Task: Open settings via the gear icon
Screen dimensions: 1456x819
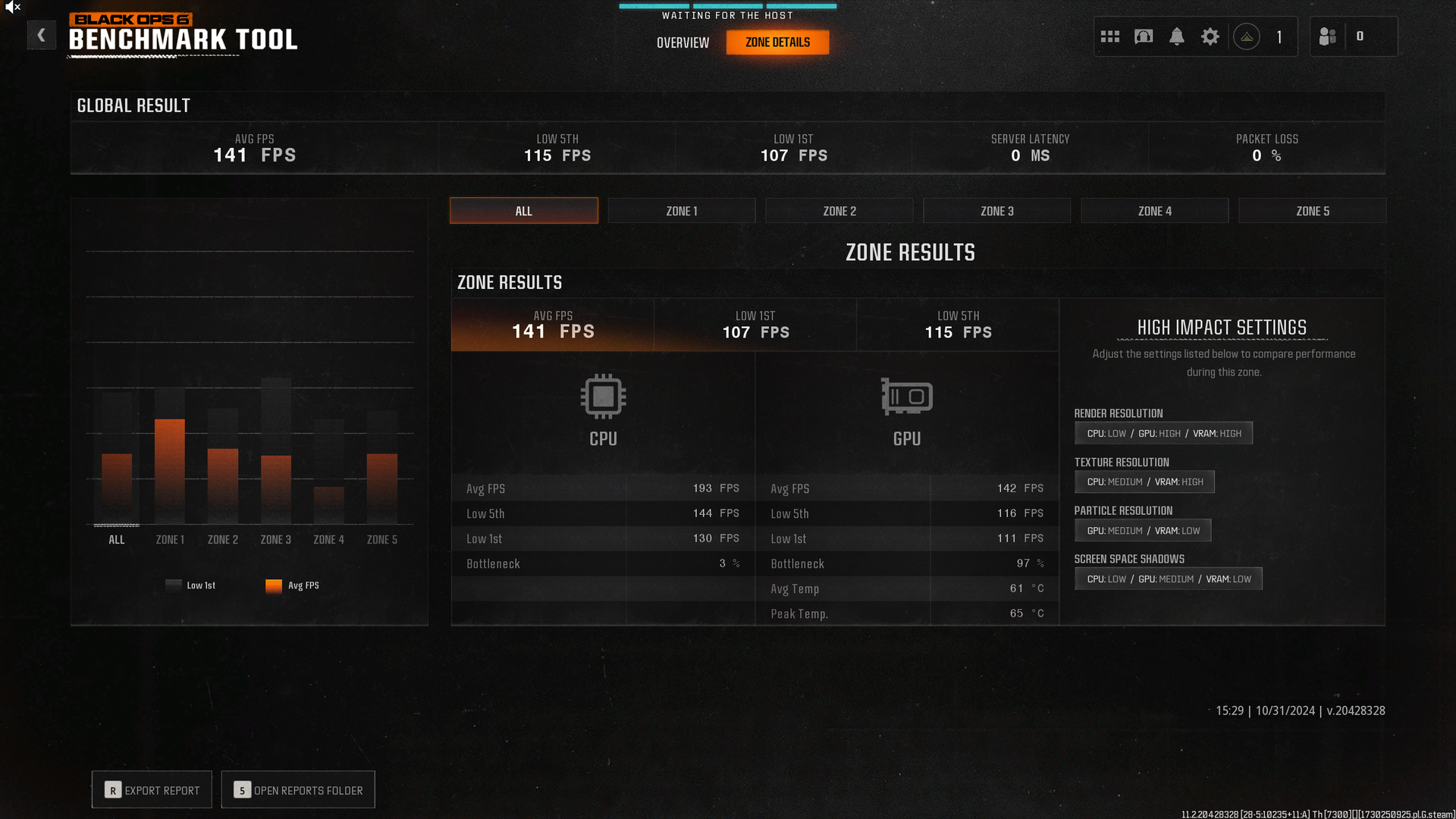Action: 1210,36
